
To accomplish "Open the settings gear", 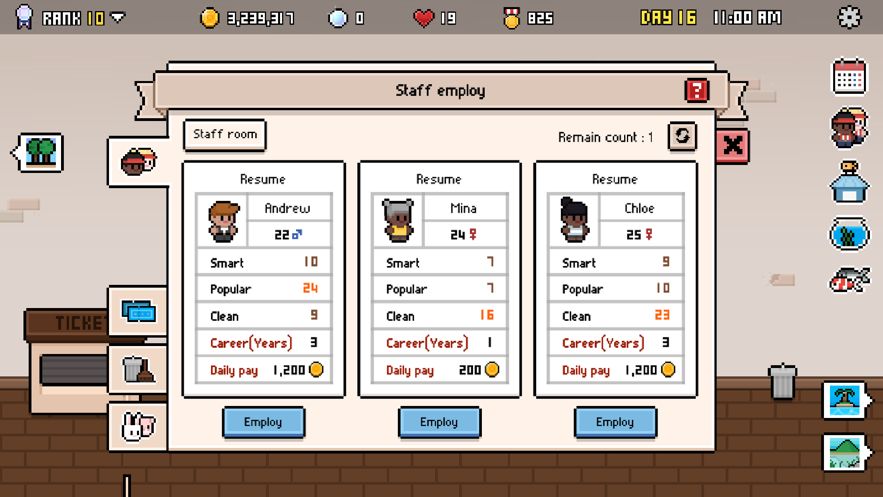I will [x=849, y=17].
